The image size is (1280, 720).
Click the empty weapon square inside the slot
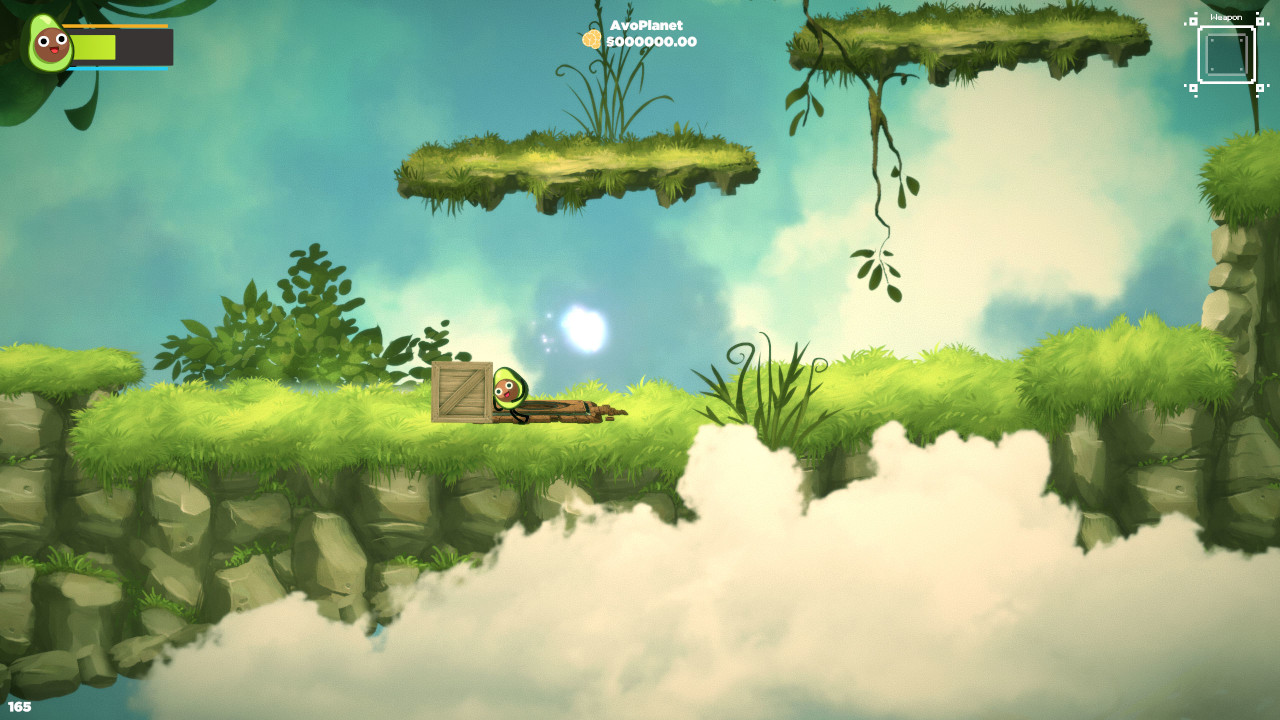click(1227, 52)
